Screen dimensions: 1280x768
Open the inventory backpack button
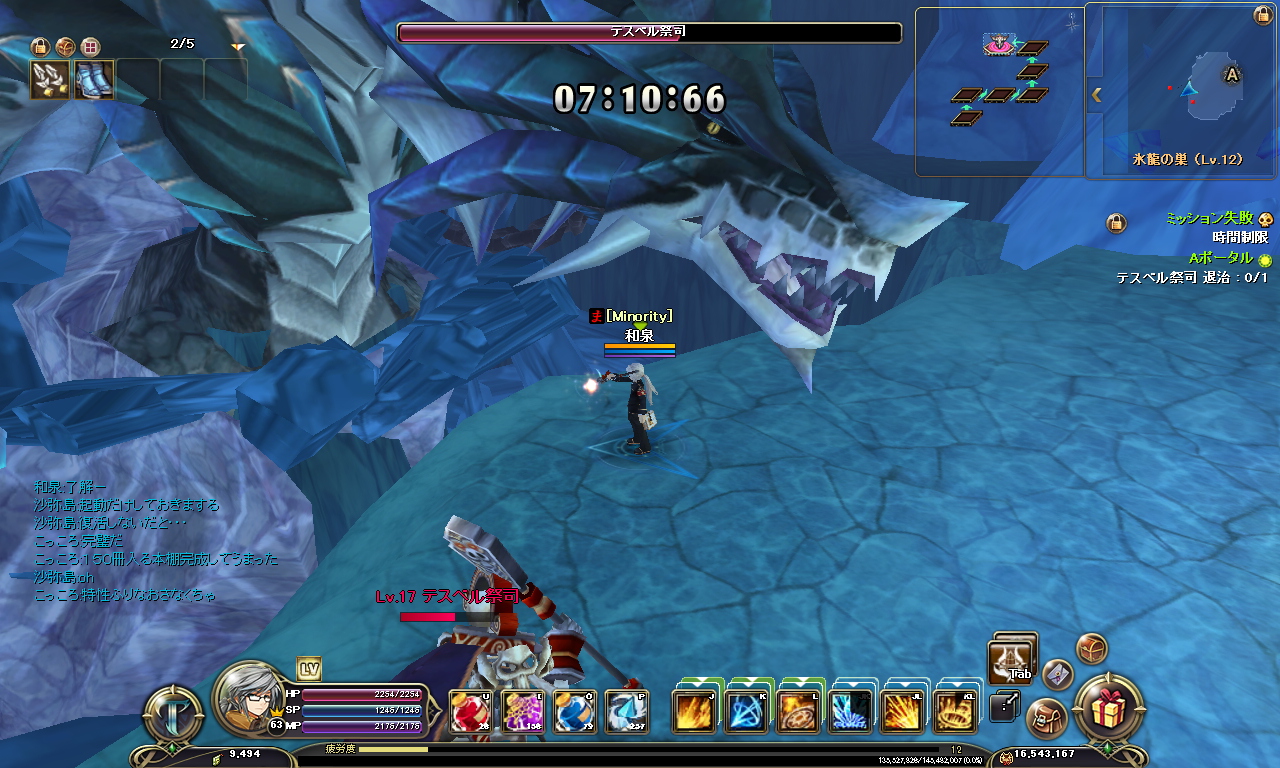click(x=1048, y=717)
